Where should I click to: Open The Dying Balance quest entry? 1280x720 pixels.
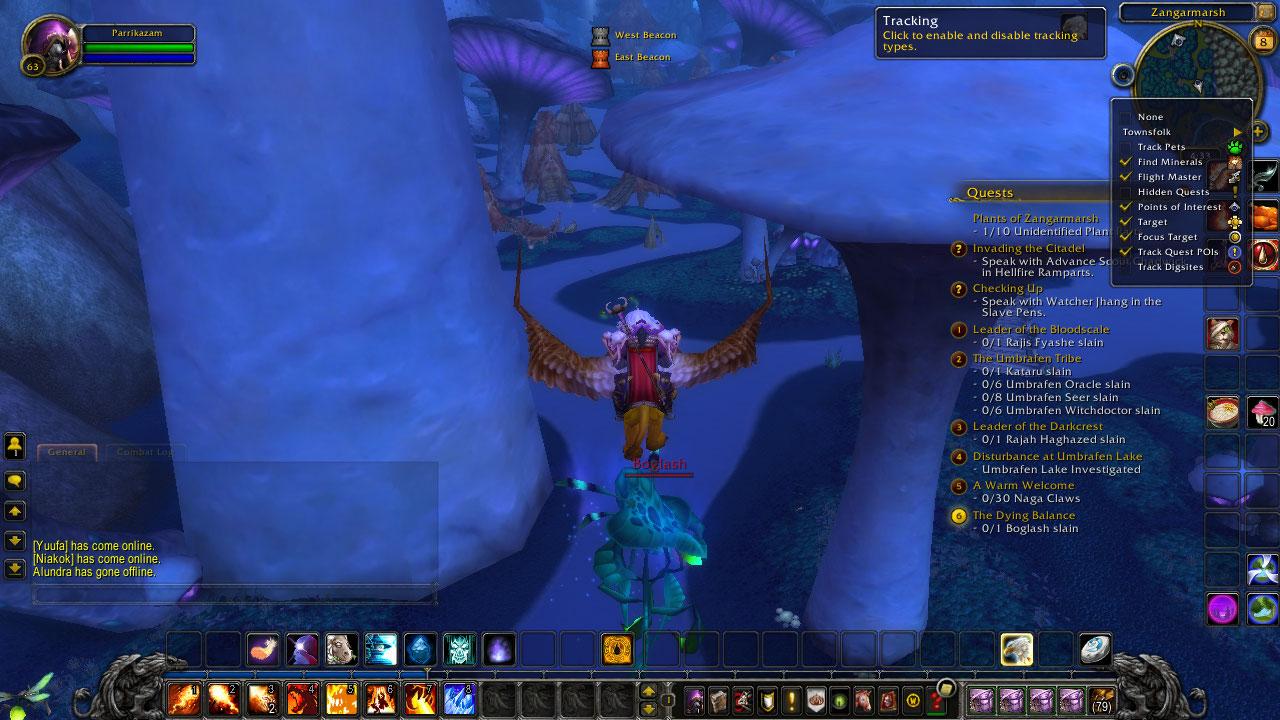coord(1023,515)
